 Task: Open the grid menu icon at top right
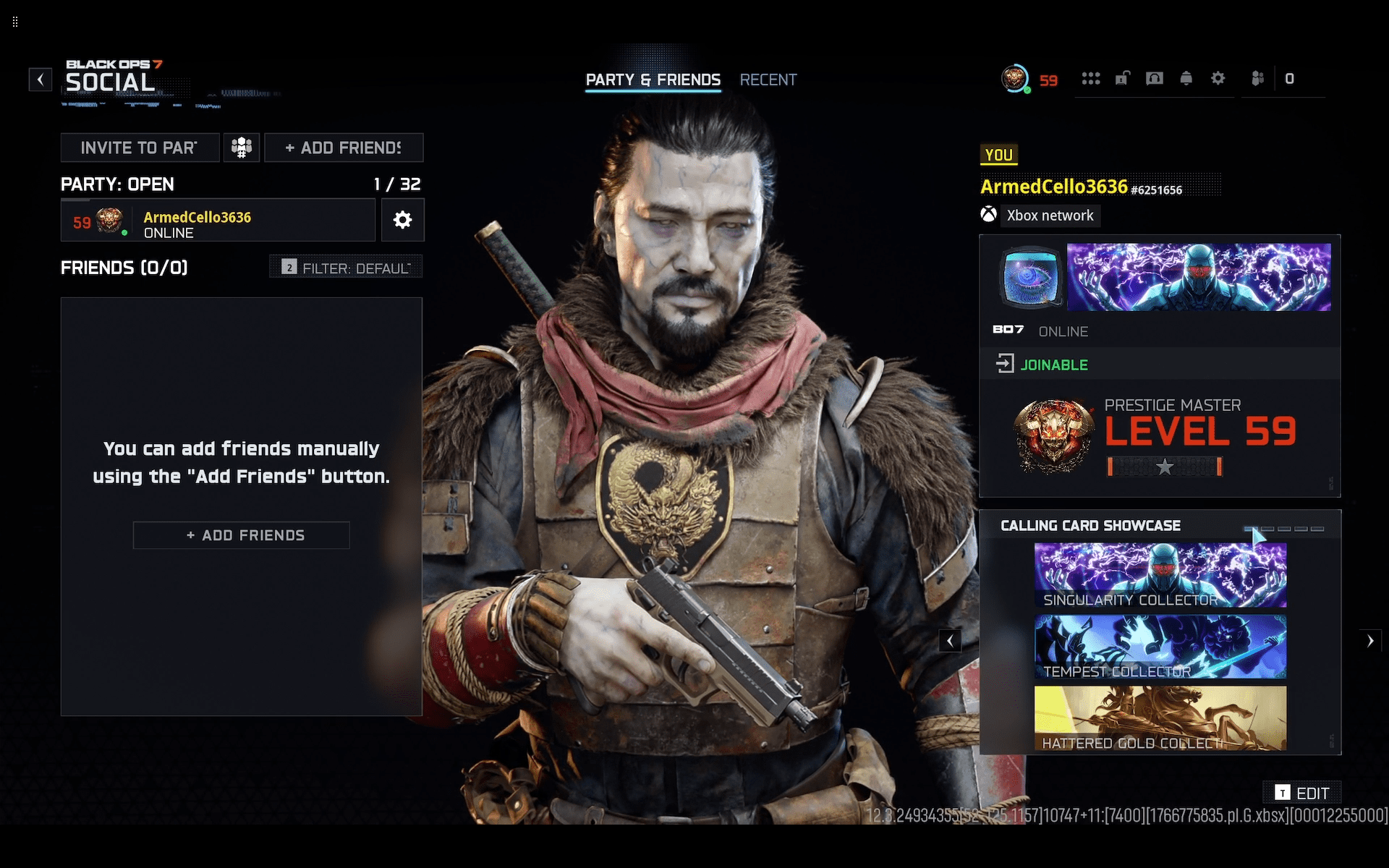click(x=1091, y=78)
